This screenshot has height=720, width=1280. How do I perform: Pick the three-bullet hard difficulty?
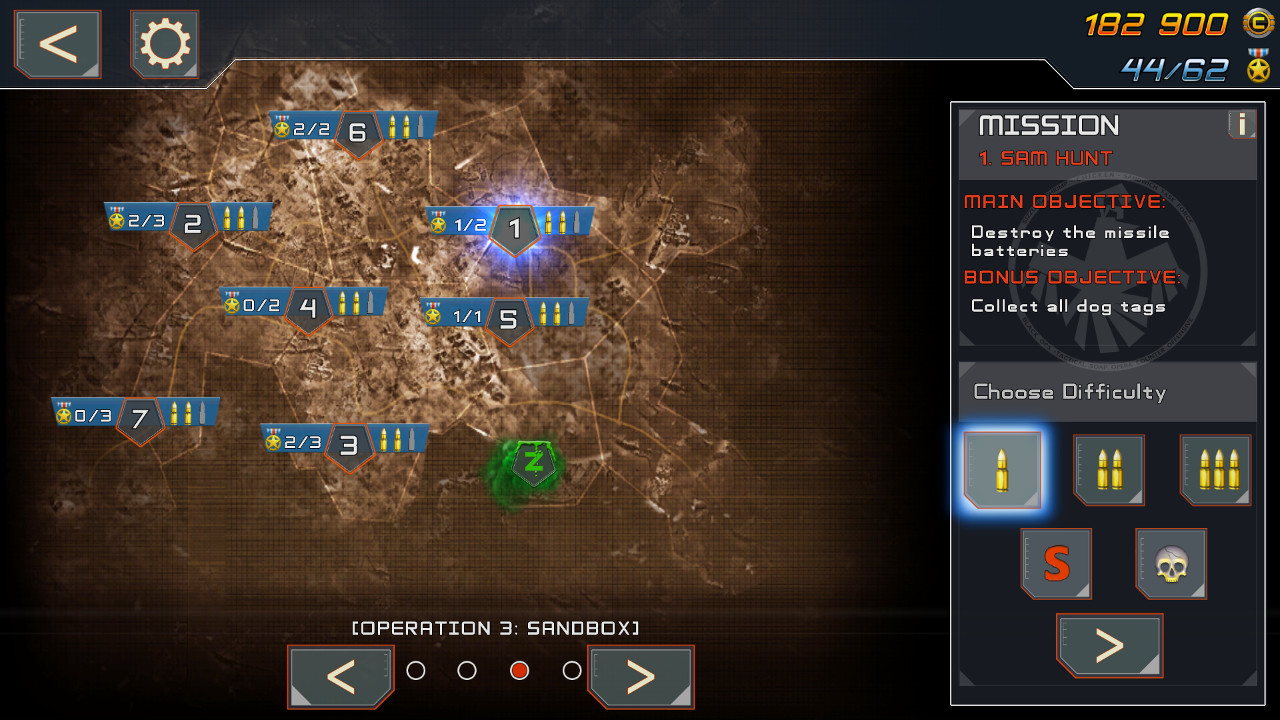point(1215,470)
